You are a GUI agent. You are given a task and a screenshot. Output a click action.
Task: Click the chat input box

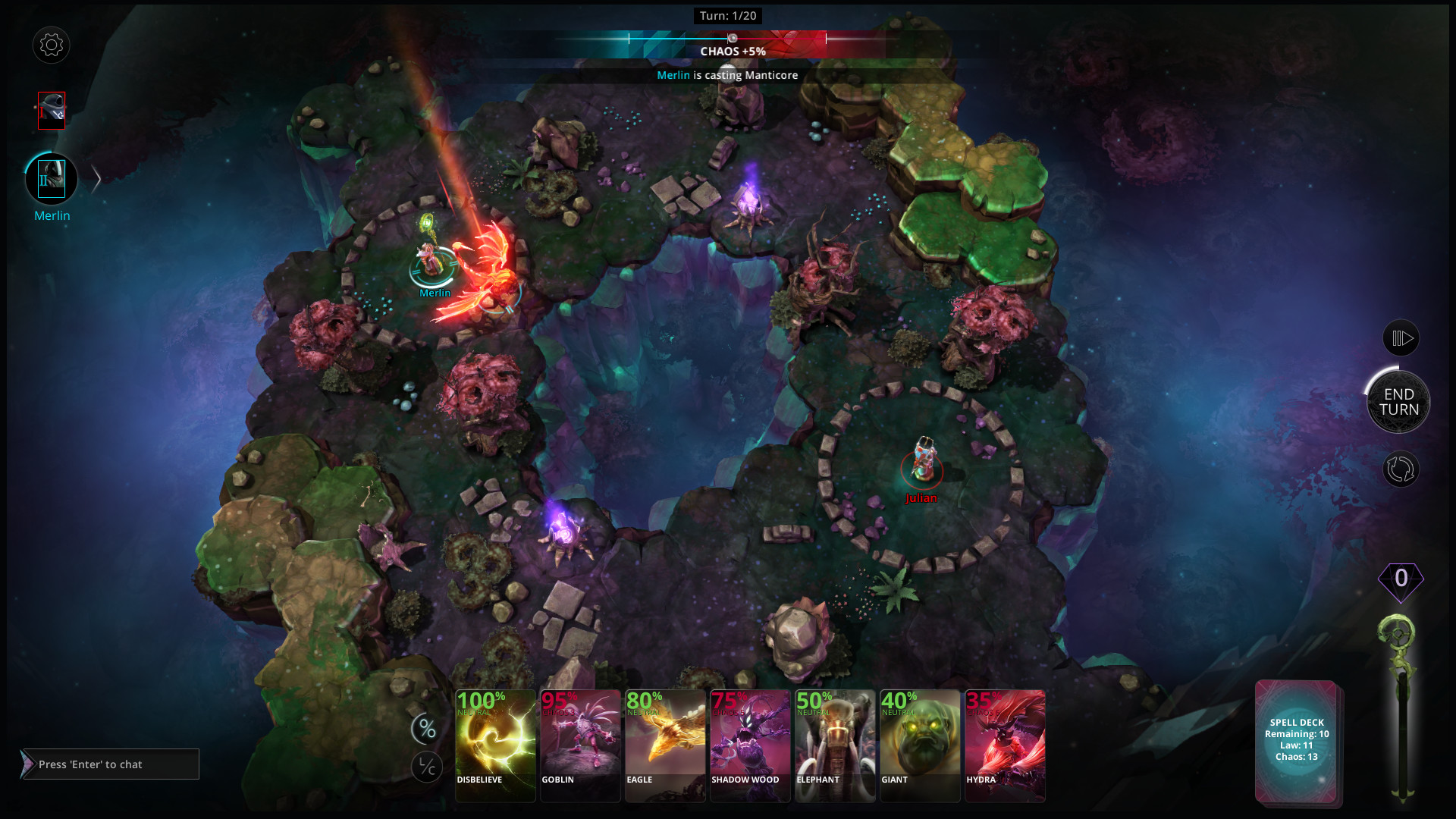click(111, 764)
